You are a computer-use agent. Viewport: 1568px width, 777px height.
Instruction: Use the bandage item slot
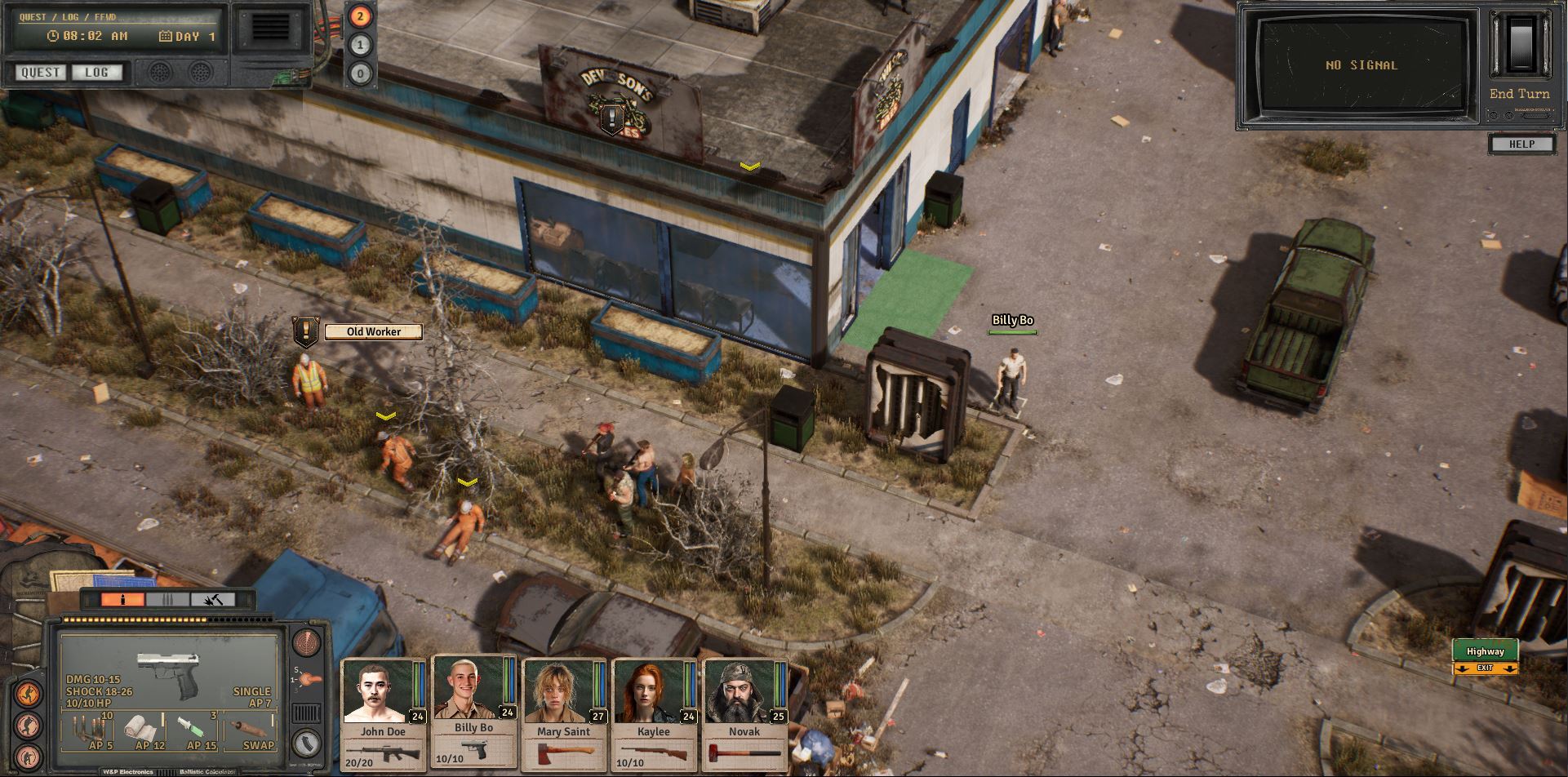[144, 731]
